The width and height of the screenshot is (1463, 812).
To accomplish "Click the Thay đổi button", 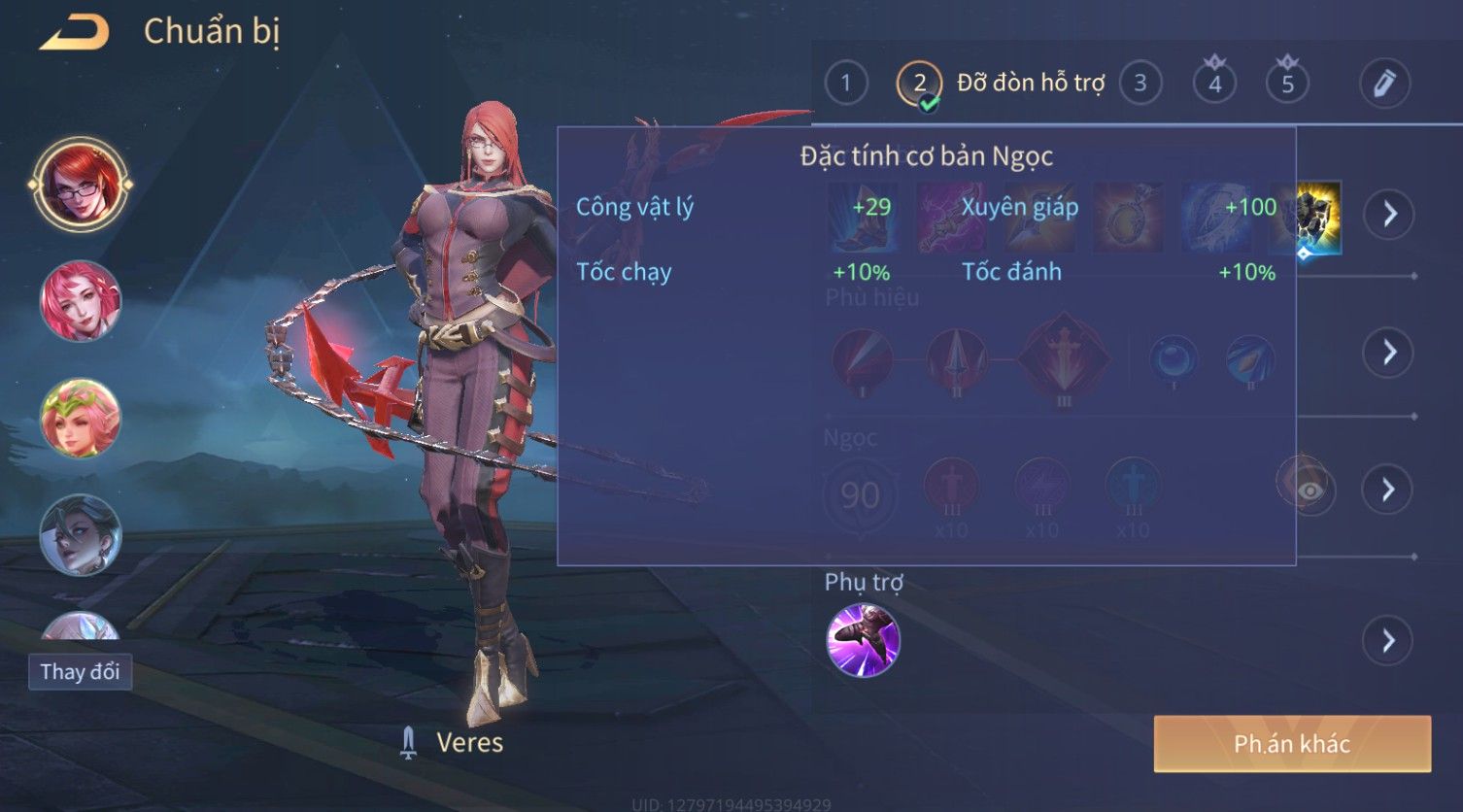I will [x=81, y=671].
